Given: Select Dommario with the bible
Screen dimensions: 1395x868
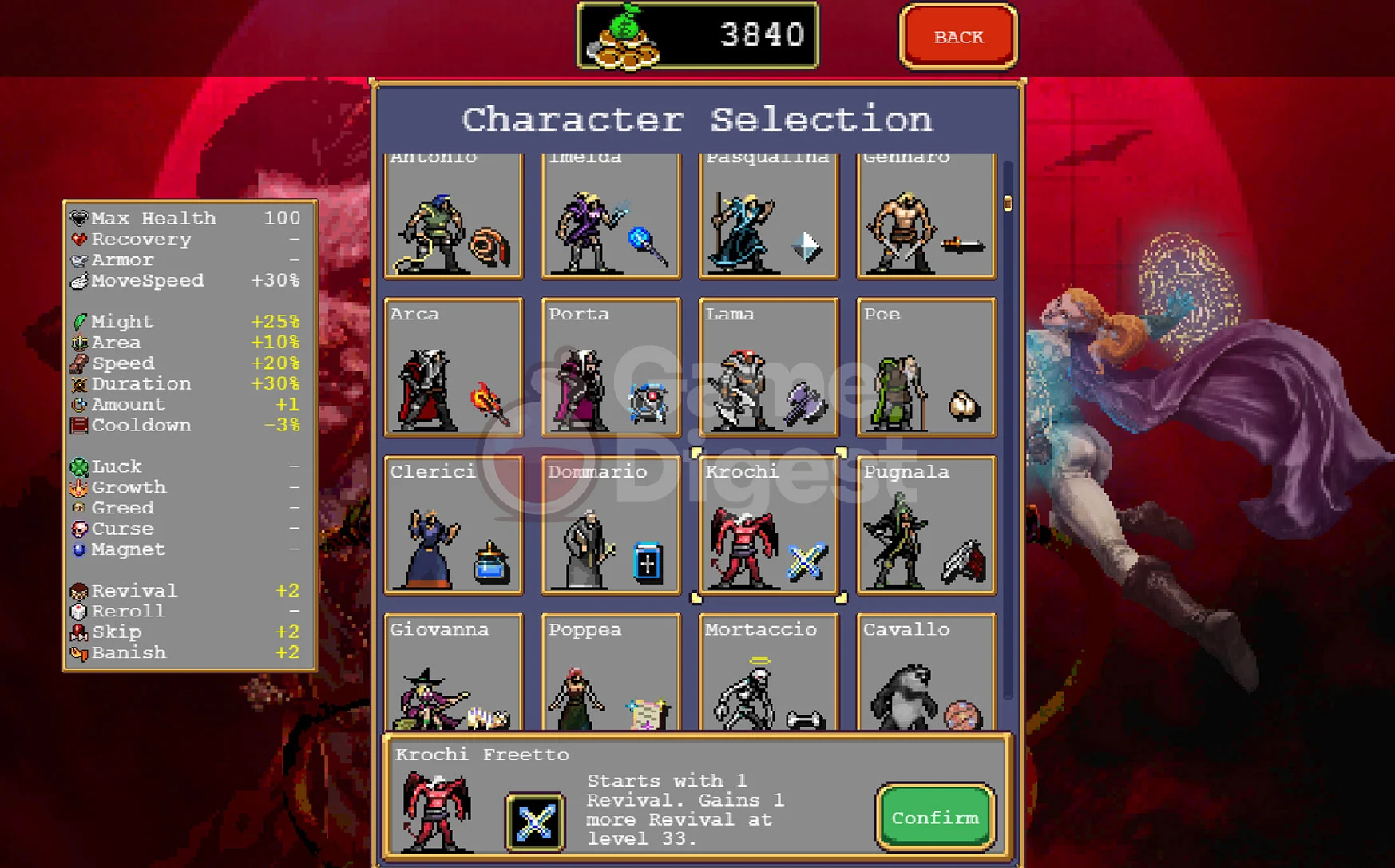Looking at the screenshot, I should click(611, 525).
